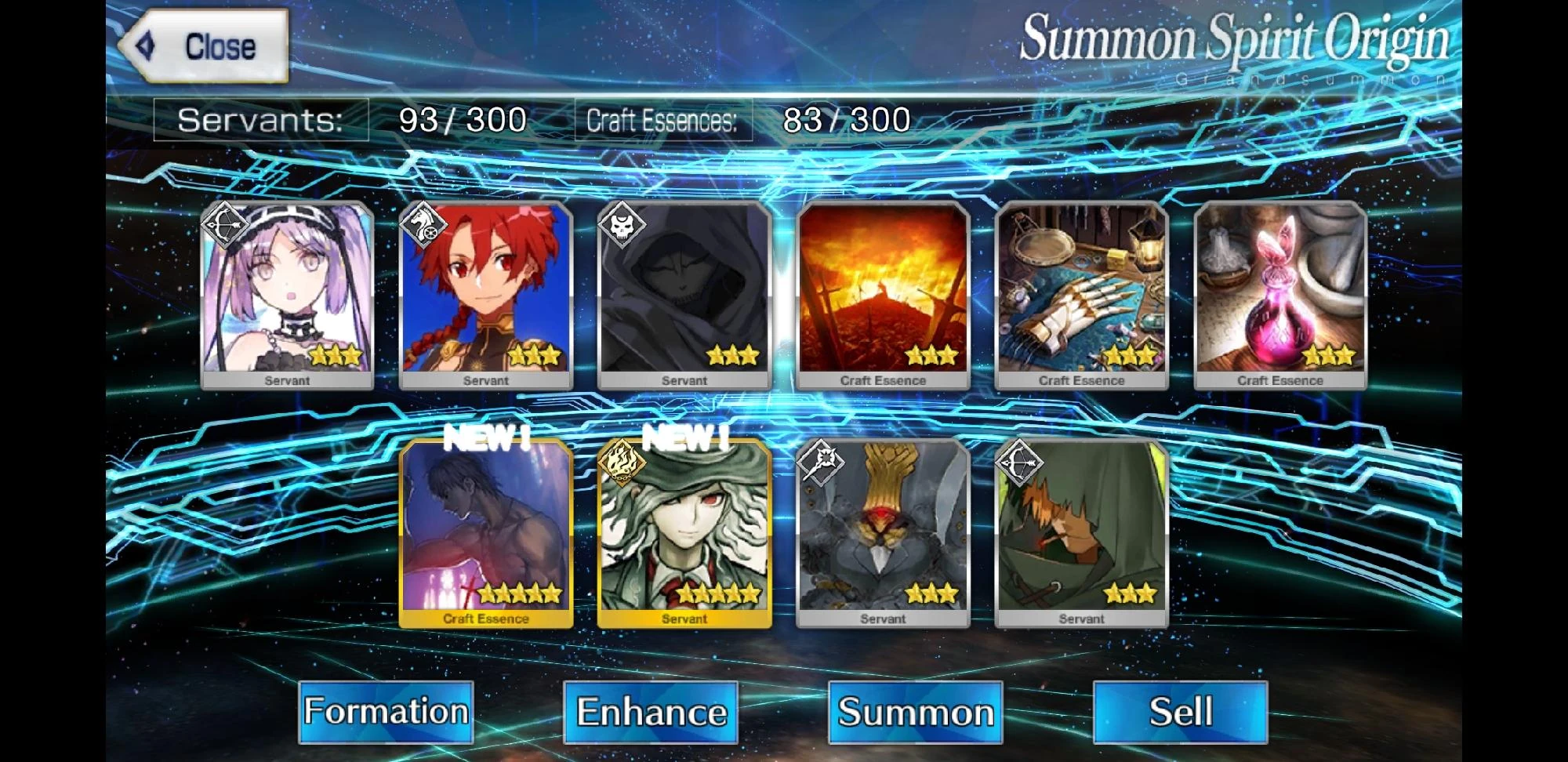Open the Summon screen
This screenshot has height=762, width=1568.
coord(914,712)
